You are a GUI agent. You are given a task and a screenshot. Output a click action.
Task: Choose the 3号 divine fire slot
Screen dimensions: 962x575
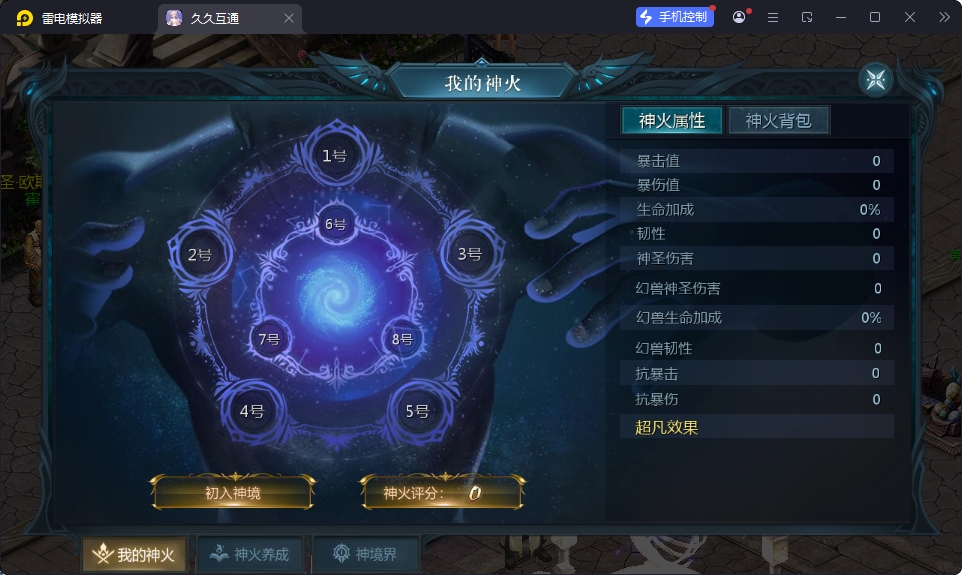point(469,254)
